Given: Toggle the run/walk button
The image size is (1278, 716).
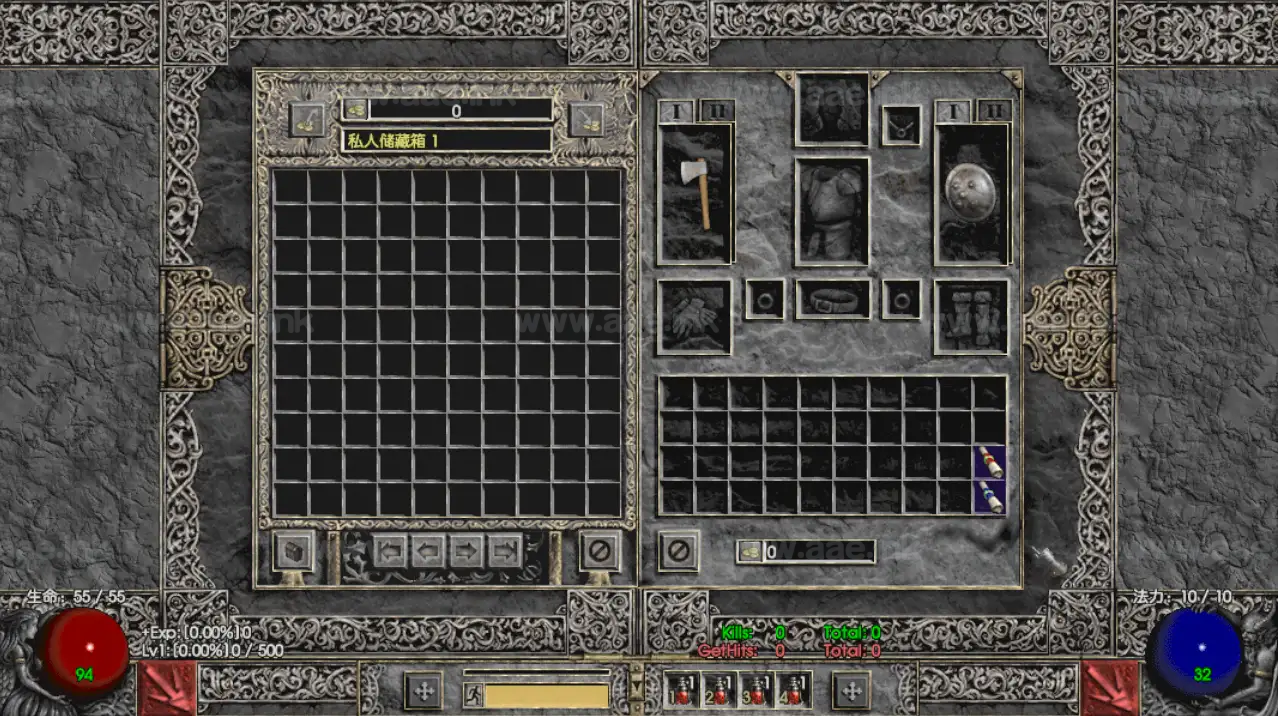Looking at the screenshot, I should click(x=473, y=695).
